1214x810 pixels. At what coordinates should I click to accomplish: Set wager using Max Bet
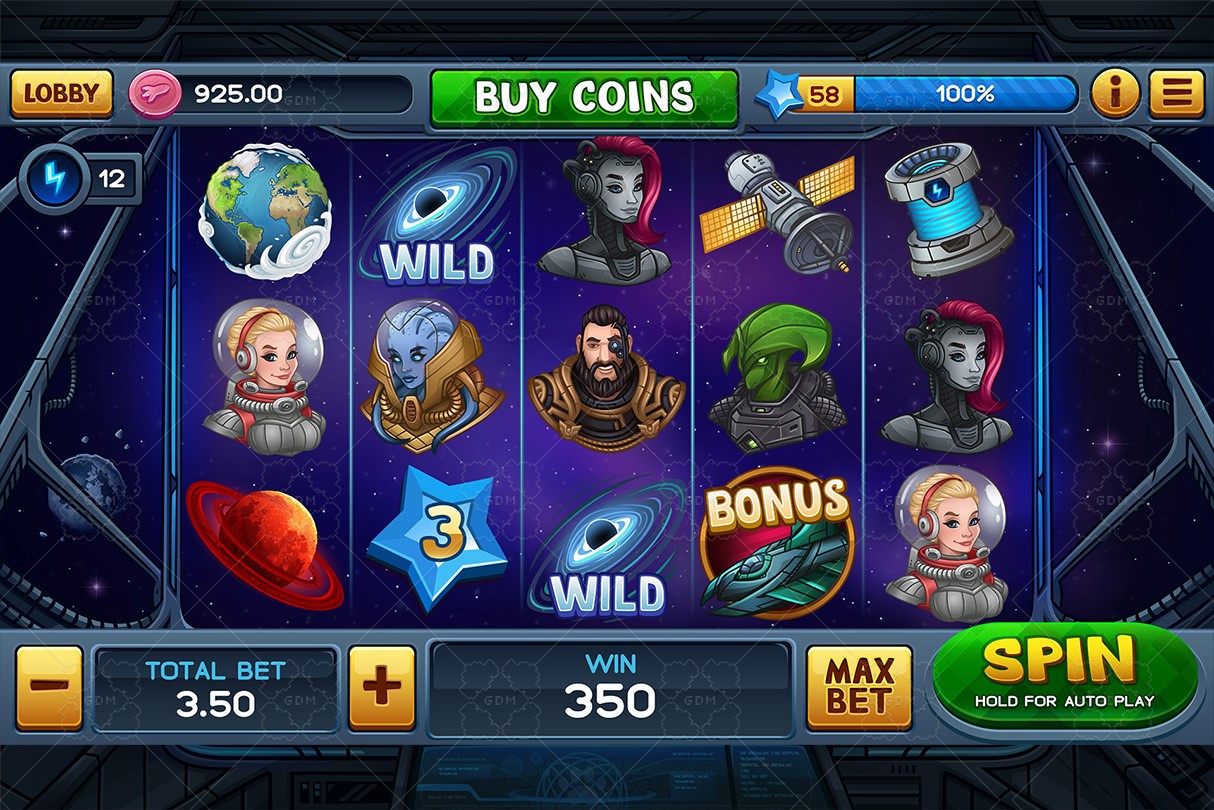coord(859,688)
